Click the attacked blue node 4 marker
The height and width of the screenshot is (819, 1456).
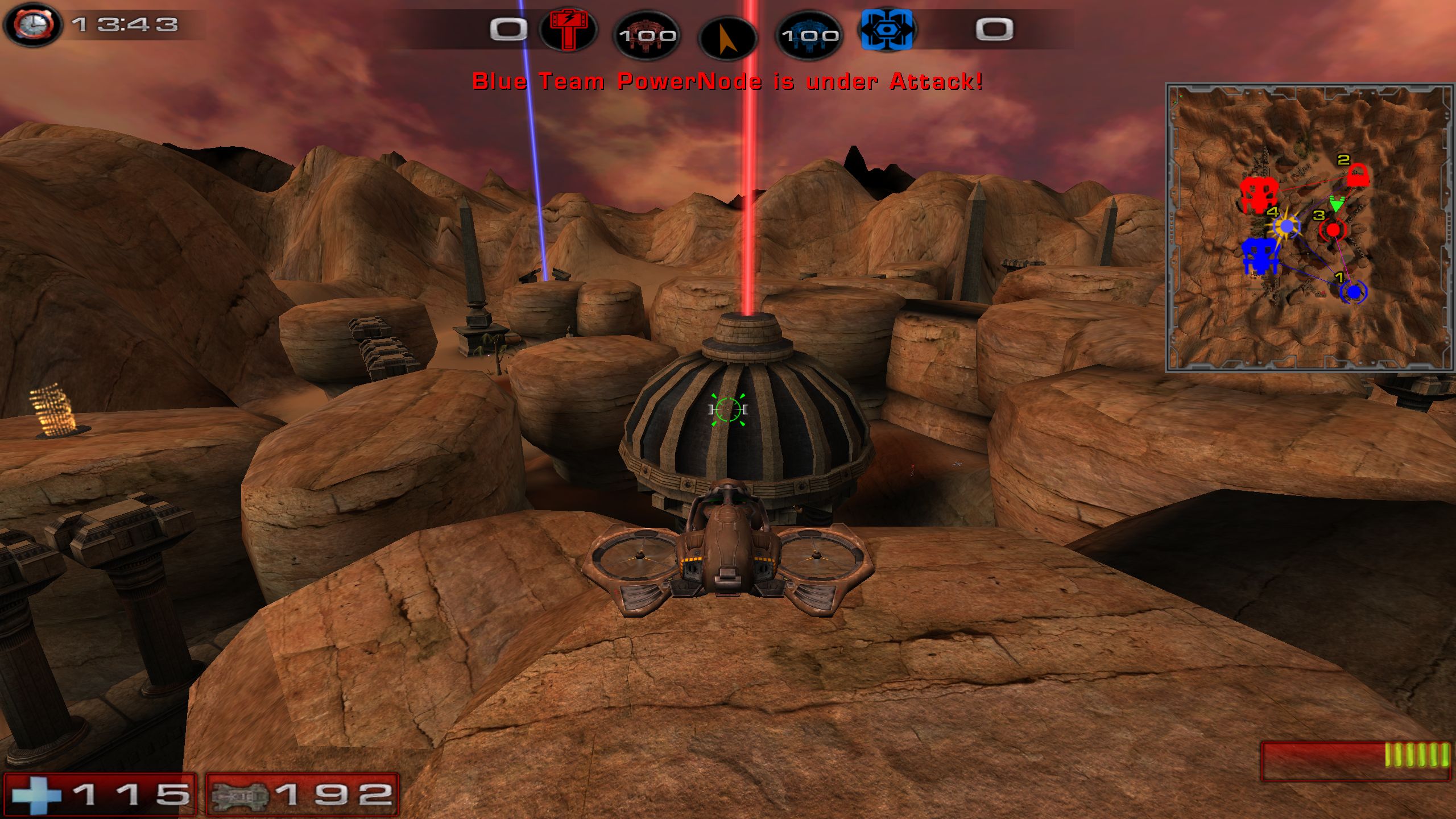pyautogui.click(x=1287, y=227)
